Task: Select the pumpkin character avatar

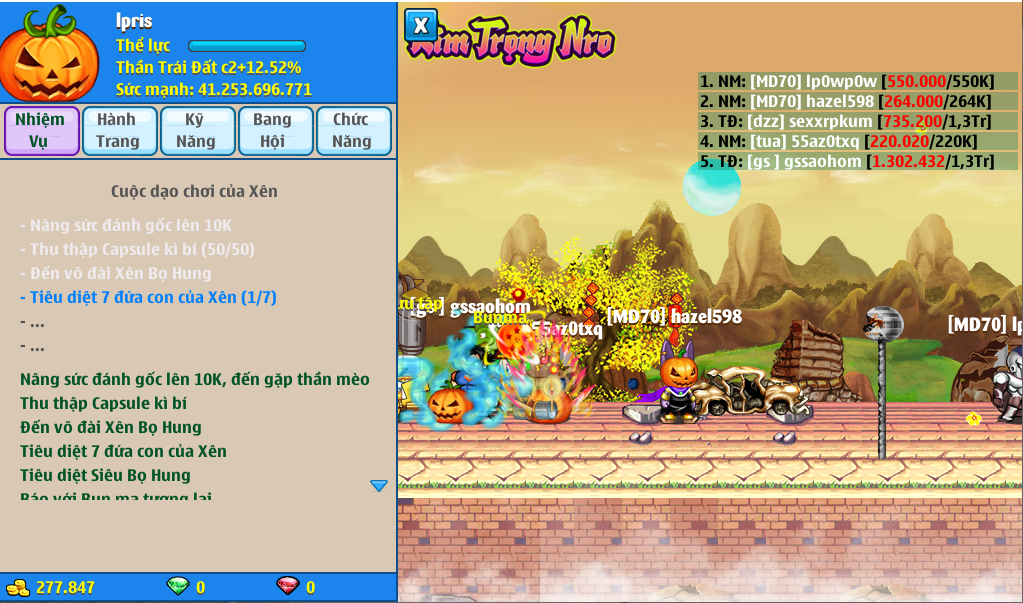Action: [x=48, y=54]
